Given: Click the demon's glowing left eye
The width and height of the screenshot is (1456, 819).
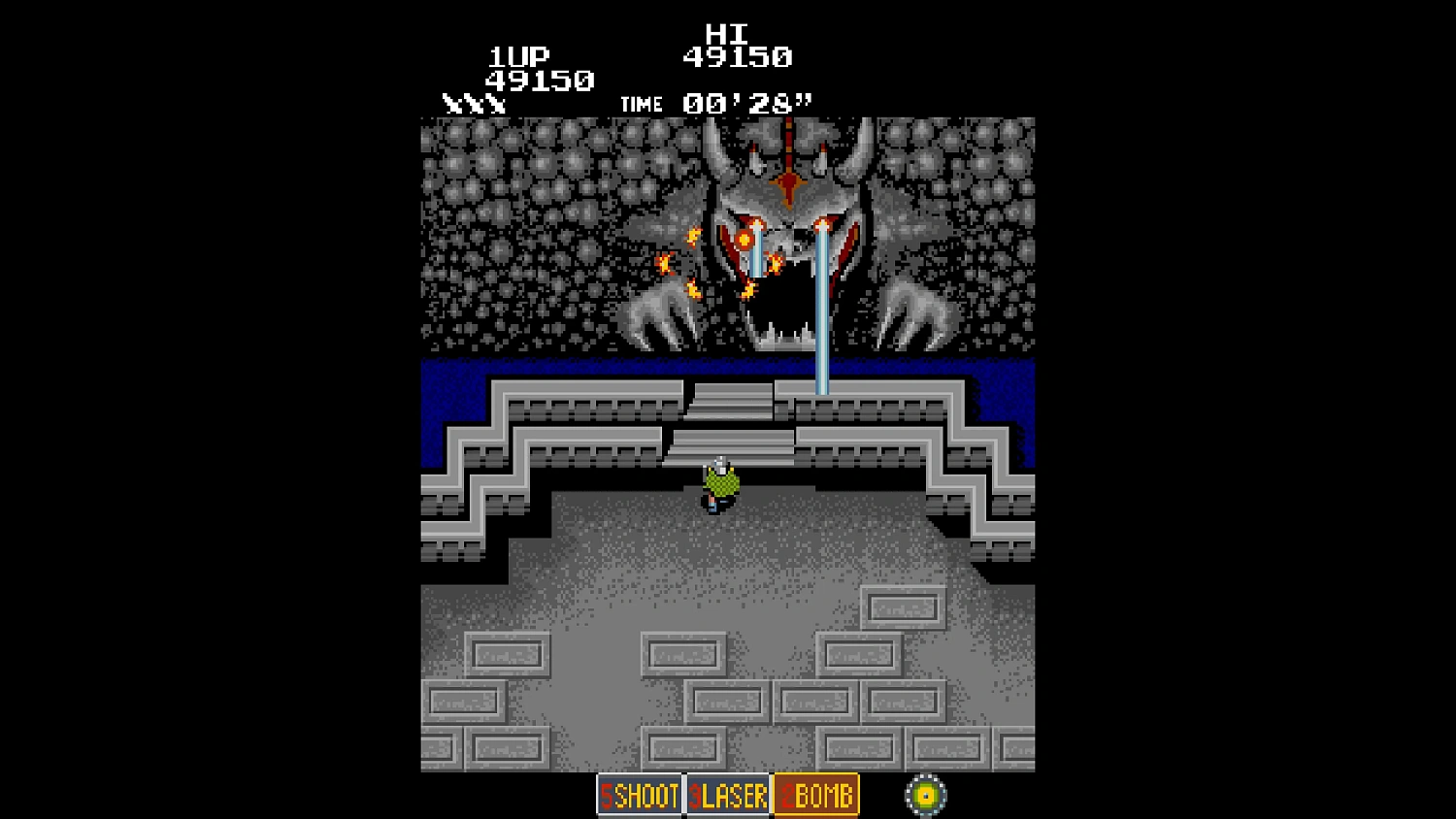Looking at the screenshot, I should (744, 238).
